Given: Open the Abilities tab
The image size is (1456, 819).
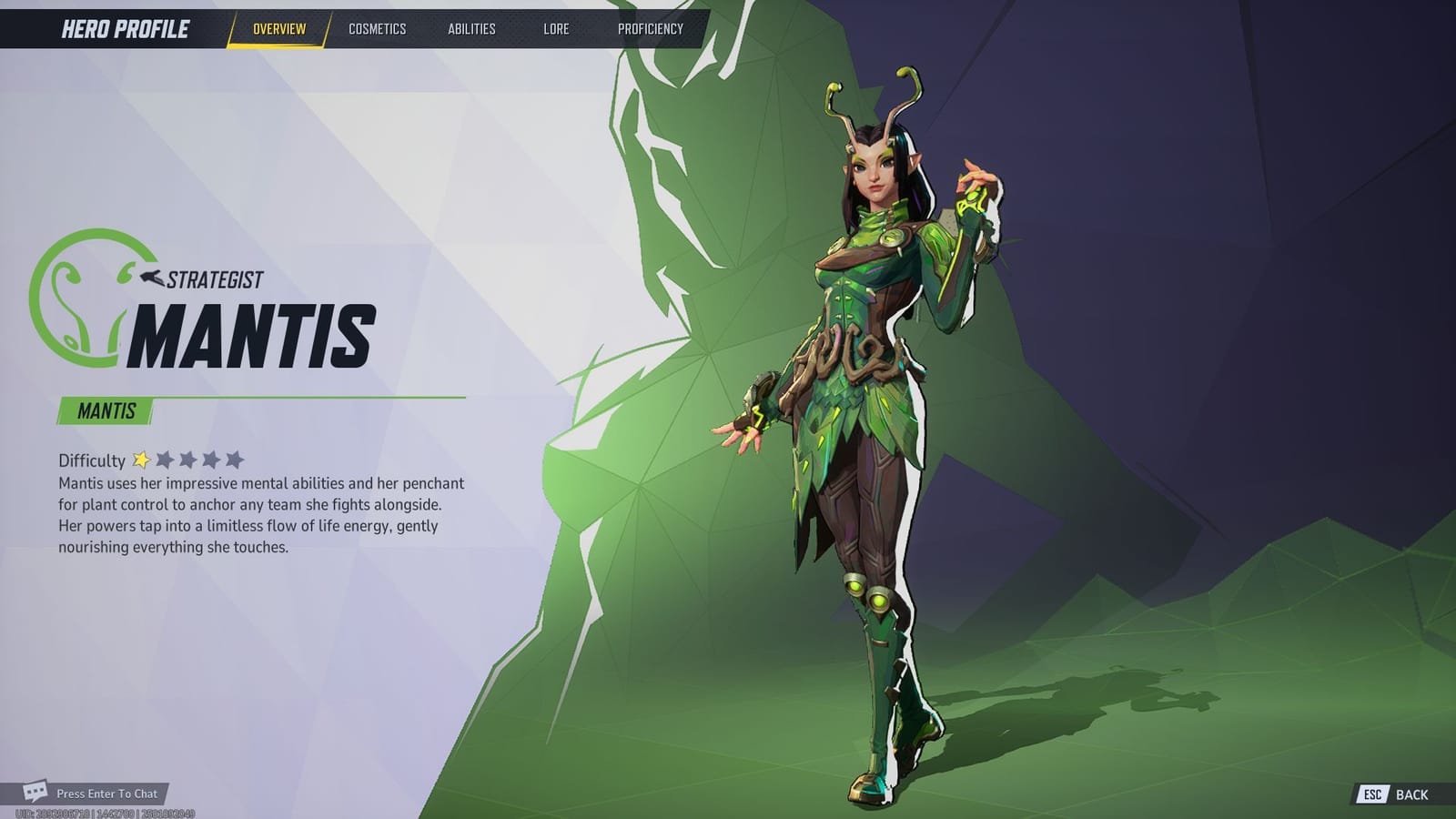Looking at the screenshot, I should click(x=472, y=28).
